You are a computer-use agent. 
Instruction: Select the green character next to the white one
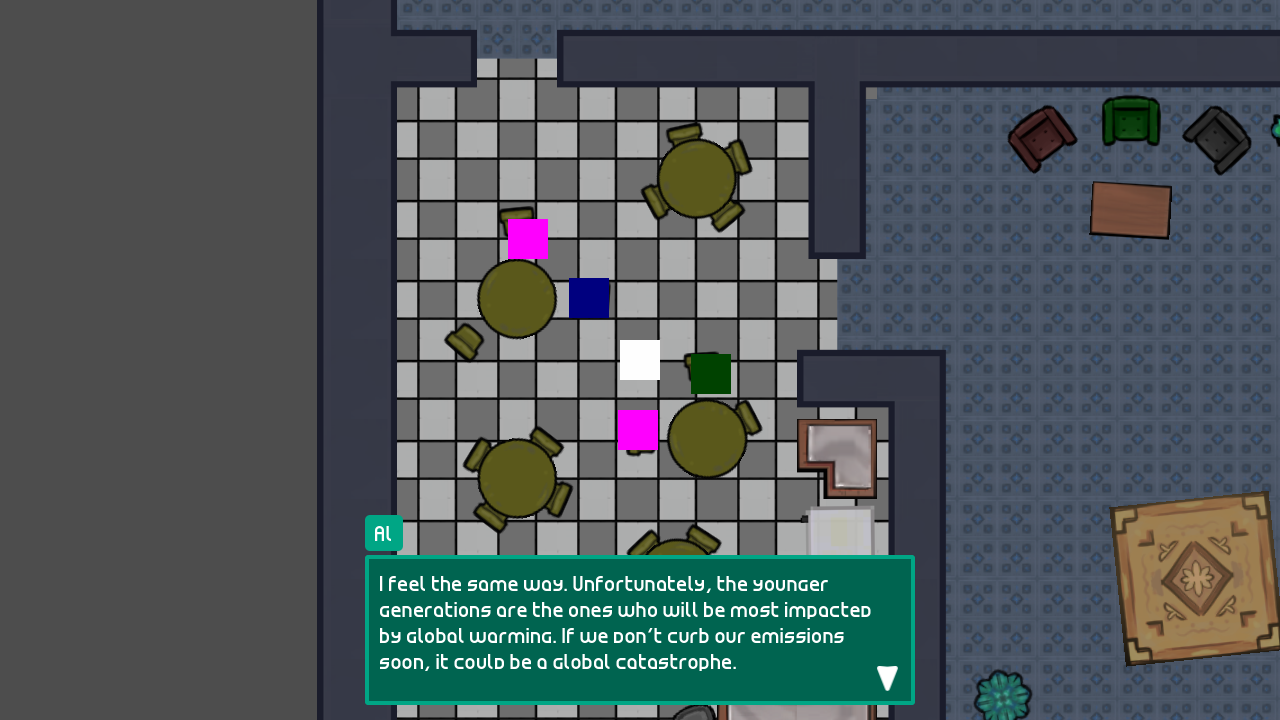[x=709, y=374]
